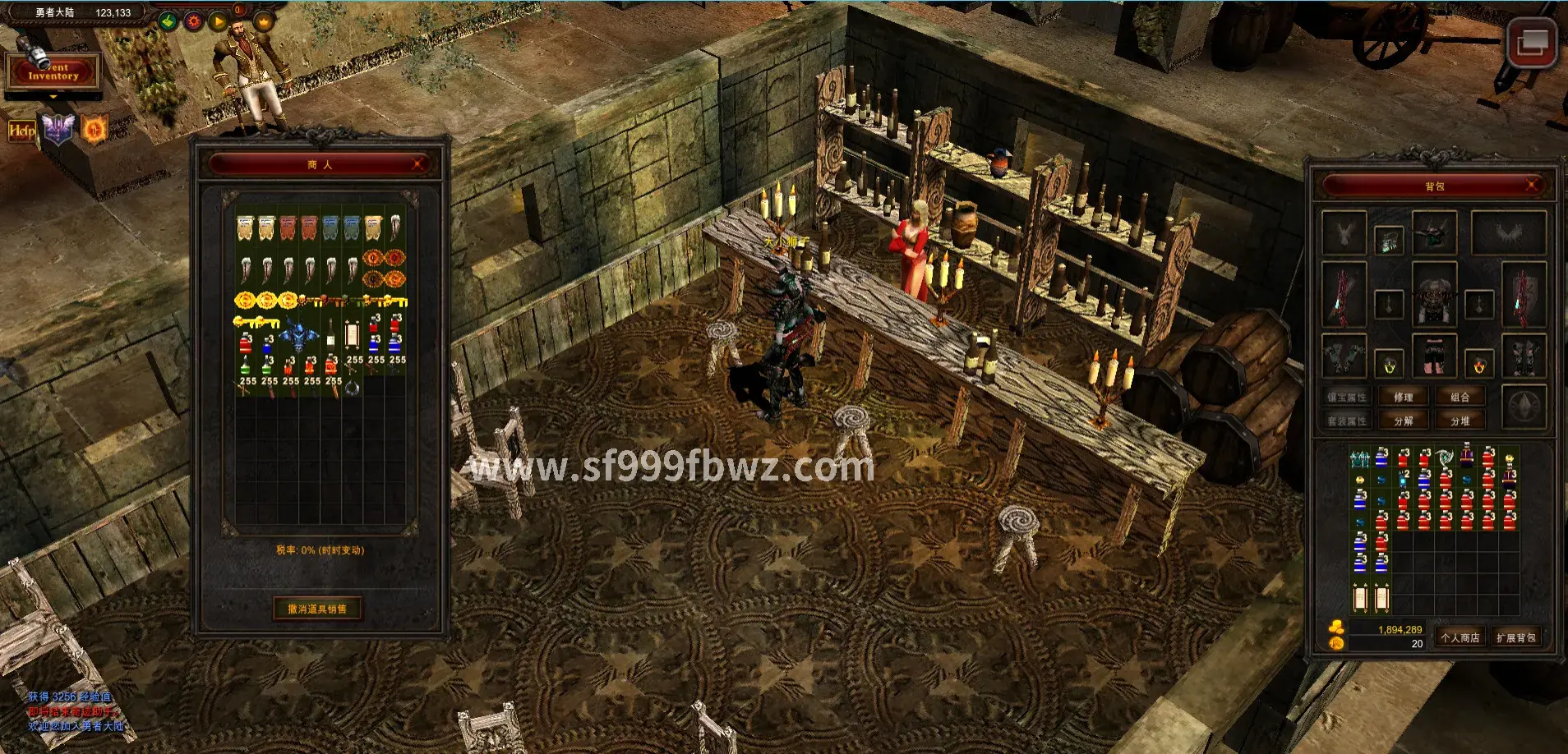Open the Help icon
Viewport: 1568px width, 754px height.
tap(22, 130)
